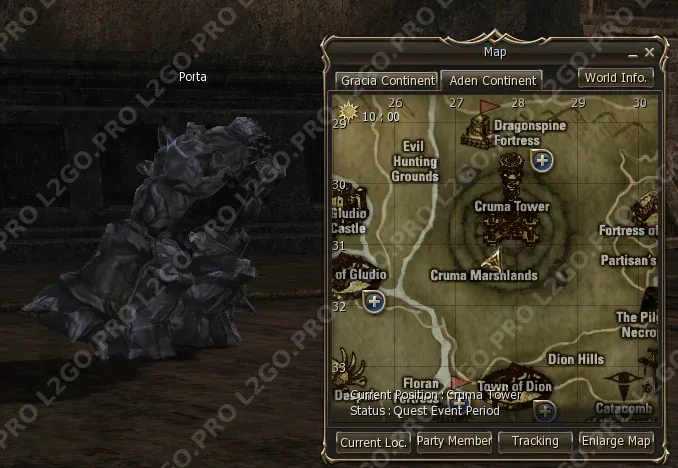Show current location with Current Loc. button
This screenshot has width=678, height=468.
tap(373, 442)
